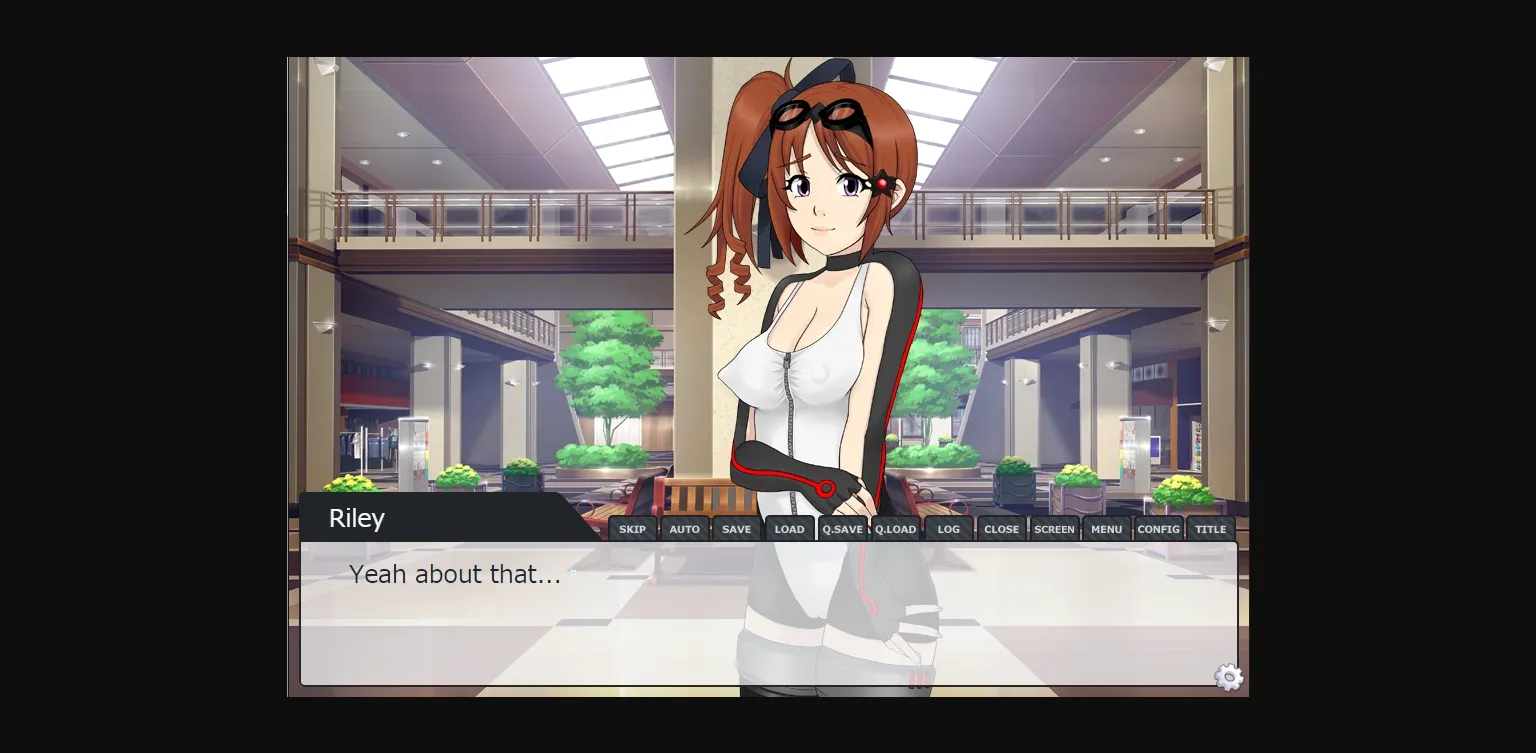The image size is (1536, 753).
Task: Open the settings gear in the corner
Action: click(1227, 677)
